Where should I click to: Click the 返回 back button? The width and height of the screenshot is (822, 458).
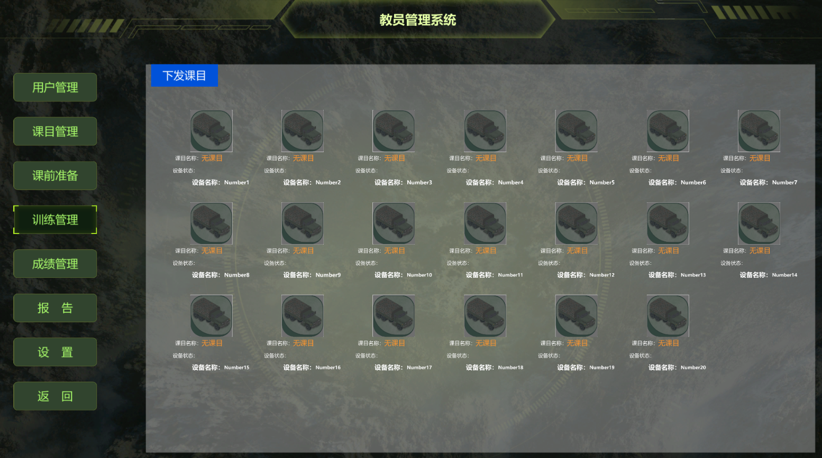[55, 396]
